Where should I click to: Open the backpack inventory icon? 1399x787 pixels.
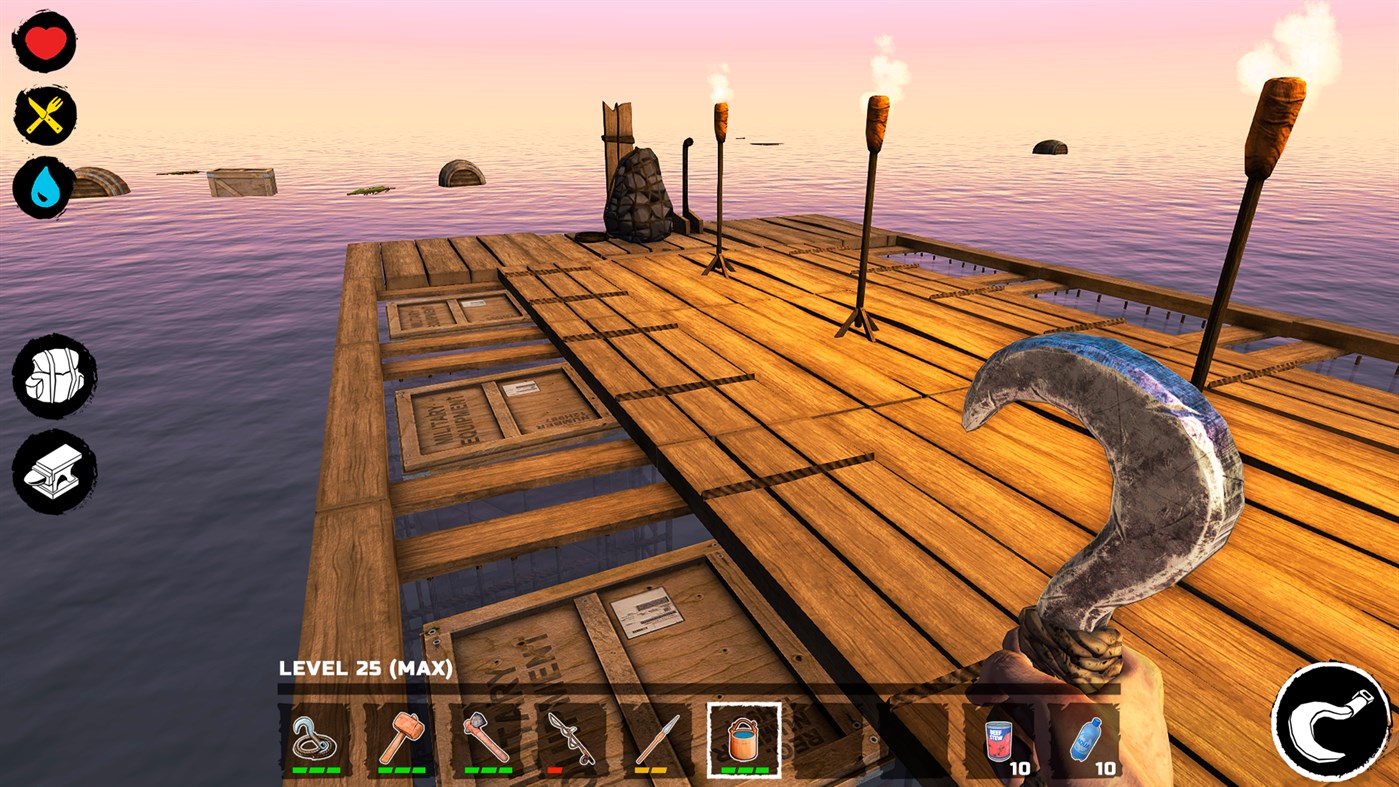click(x=49, y=378)
